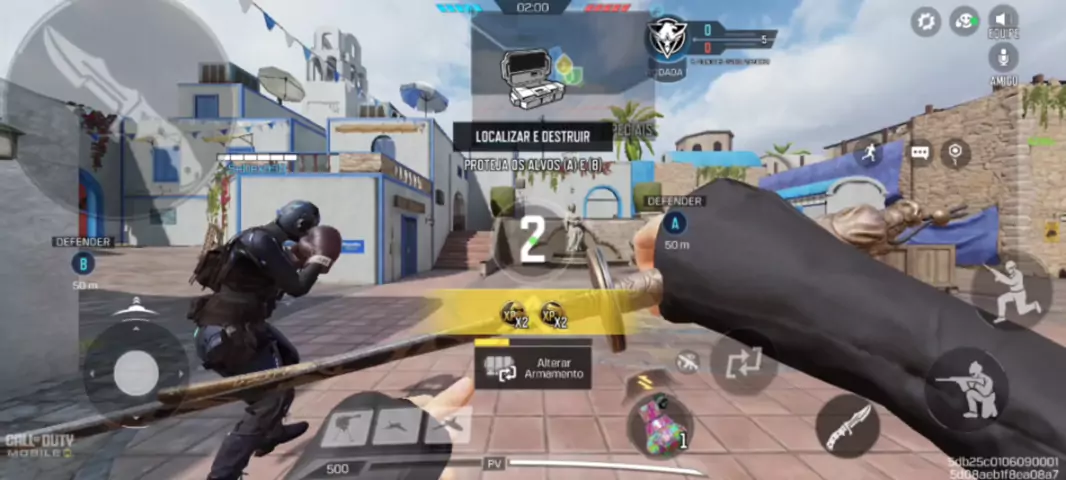Select the defend A objective marker
Screen dimensions: 1066x480
[677, 223]
